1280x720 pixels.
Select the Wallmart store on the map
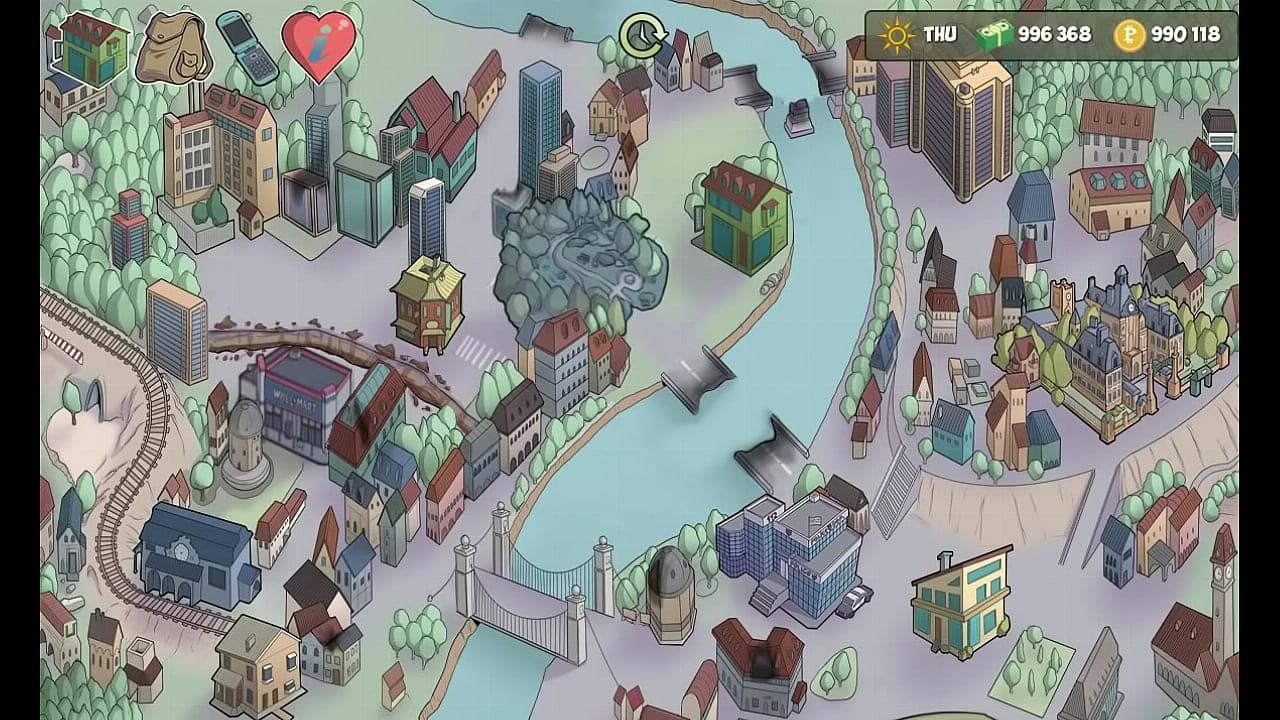click(297, 397)
